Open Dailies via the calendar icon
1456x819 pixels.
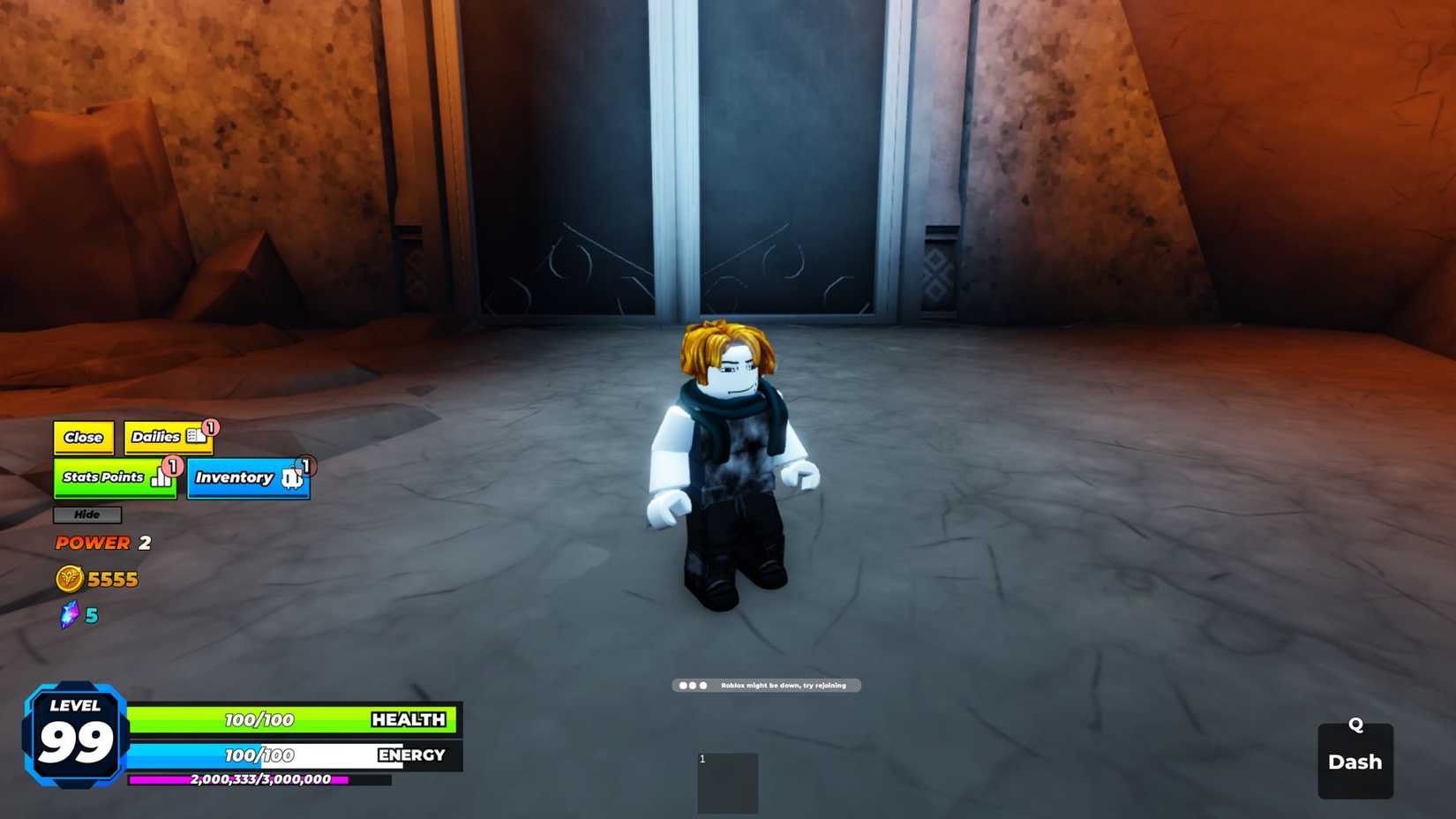tap(197, 436)
